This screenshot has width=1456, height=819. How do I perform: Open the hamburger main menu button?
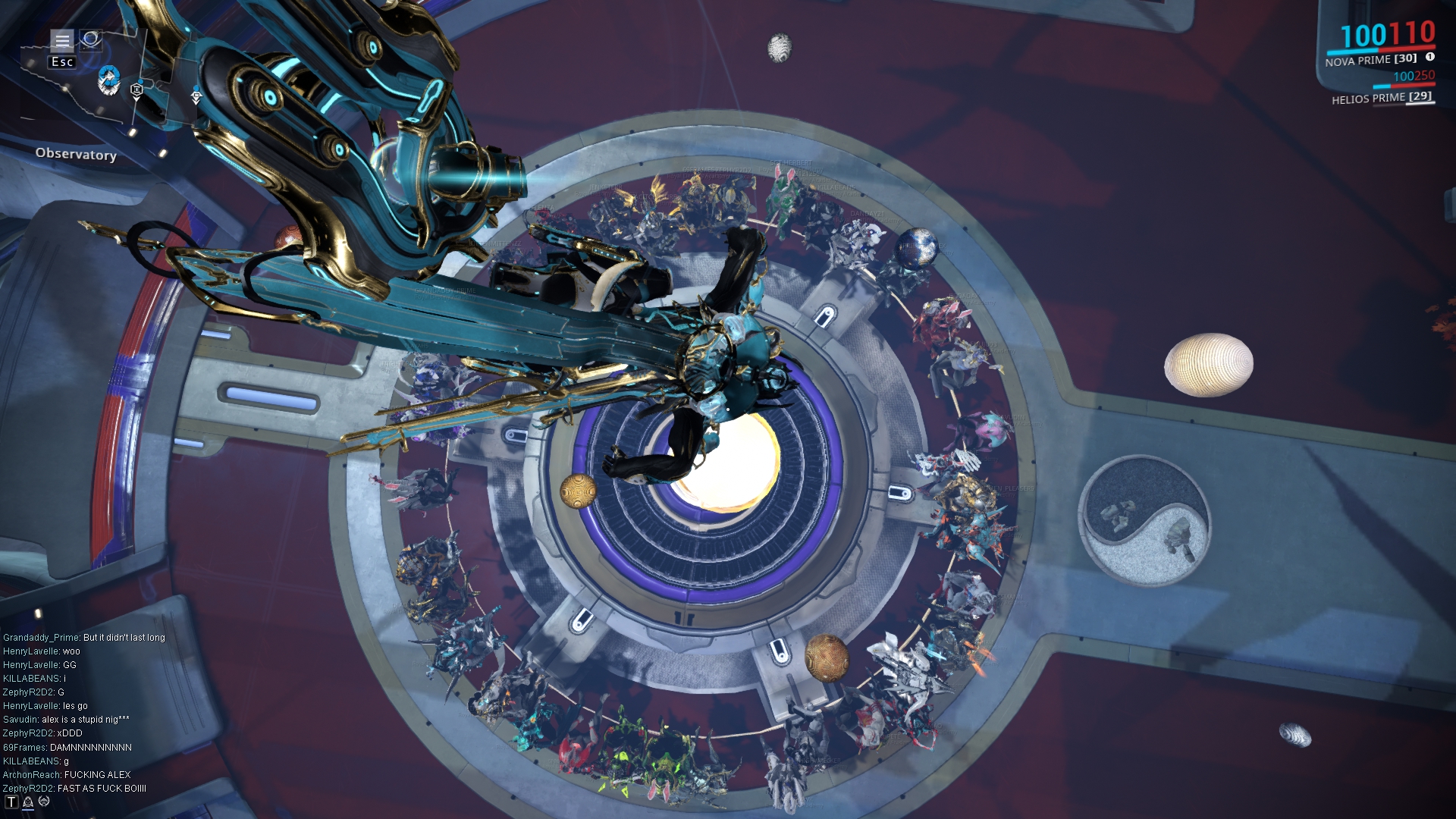(62, 40)
